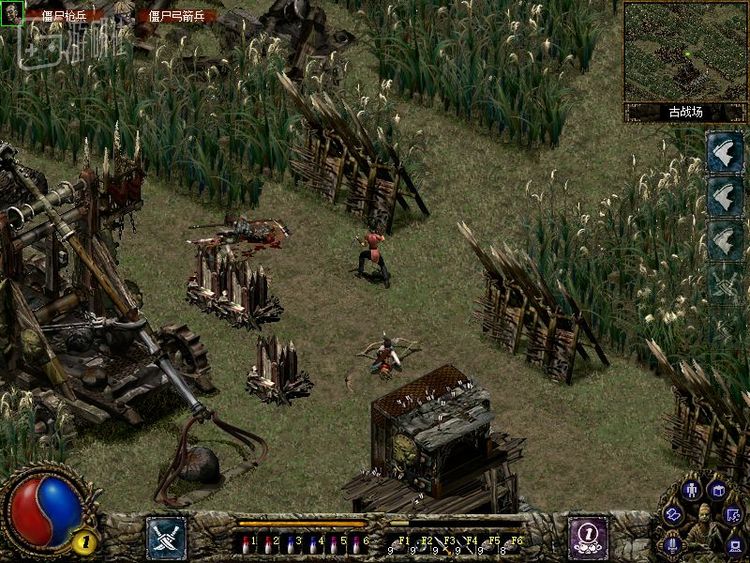
Task: Select the character portrait in the corner
Action: [12, 13]
